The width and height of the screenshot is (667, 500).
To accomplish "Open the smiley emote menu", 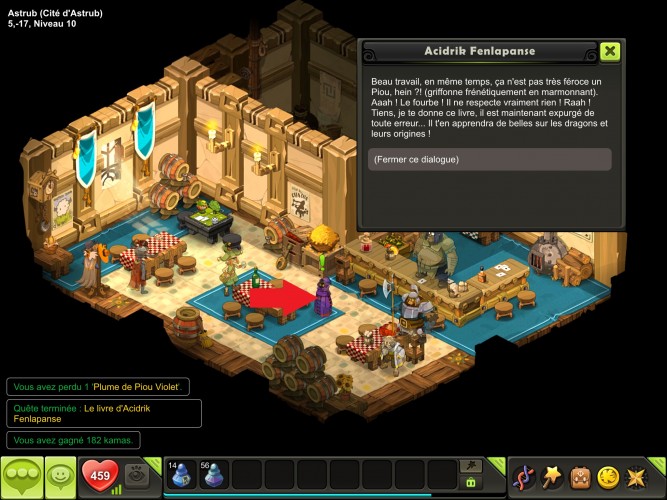I will (x=59, y=475).
